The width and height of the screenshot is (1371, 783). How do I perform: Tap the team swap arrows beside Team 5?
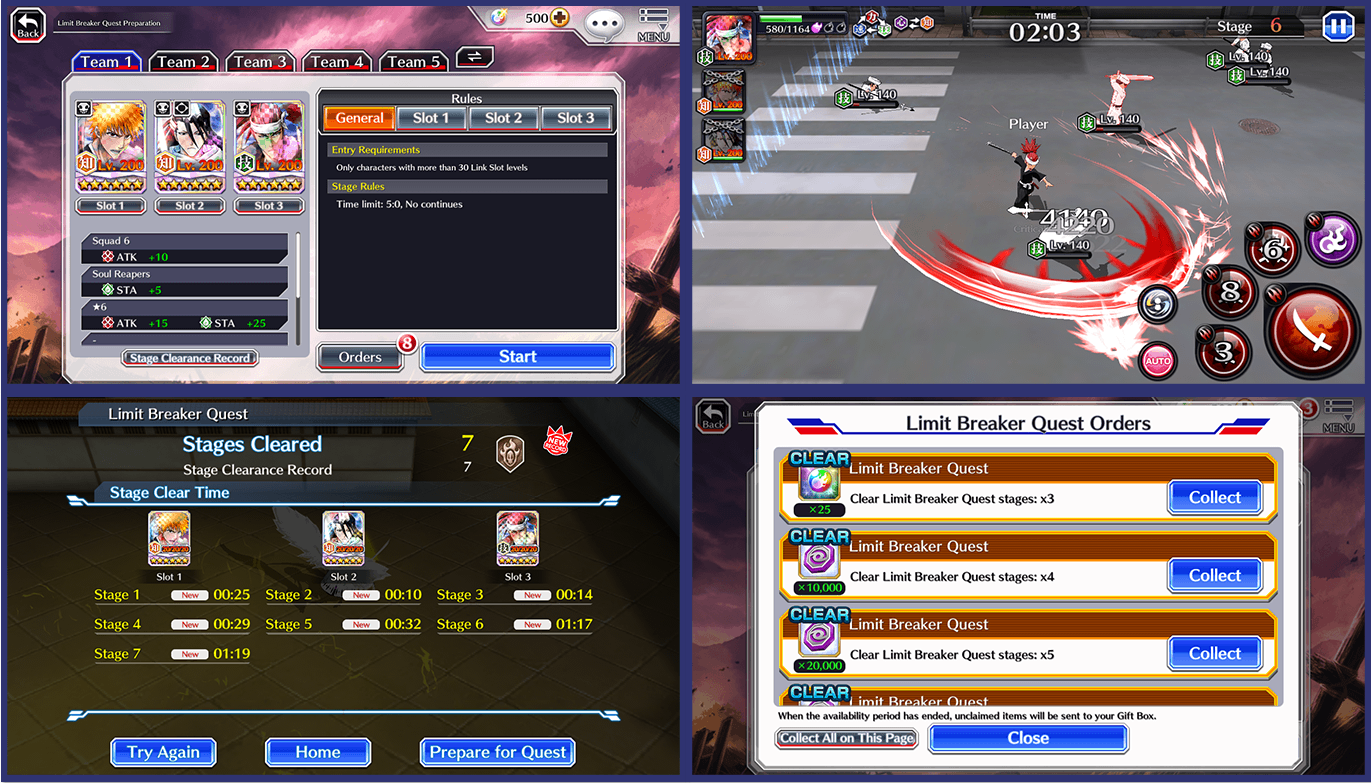pyautogui.click(x=474, y=57)
